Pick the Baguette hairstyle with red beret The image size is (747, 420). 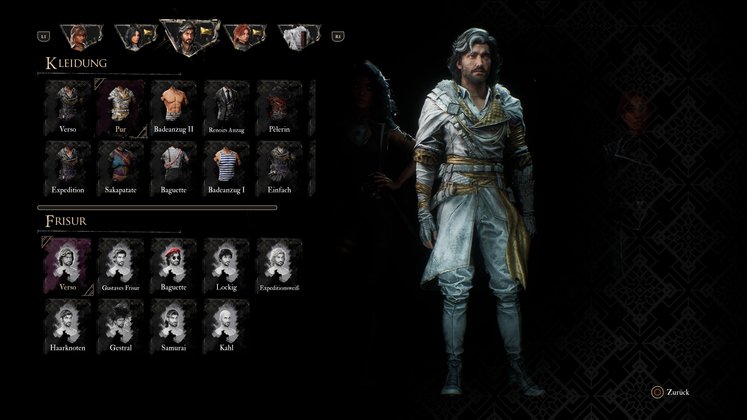(x=172, y=262)
